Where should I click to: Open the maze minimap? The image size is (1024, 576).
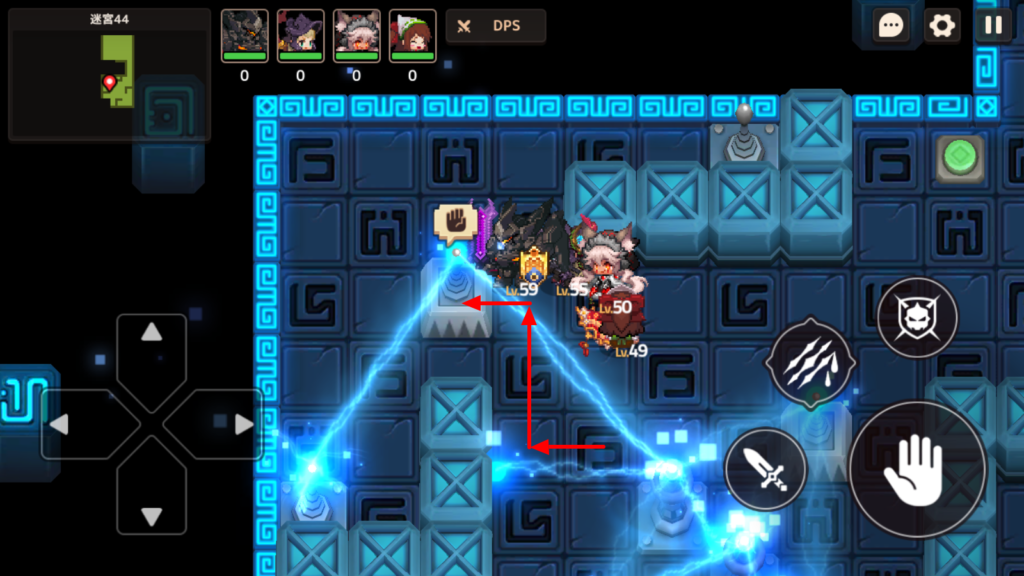click(x=109, y=75)
